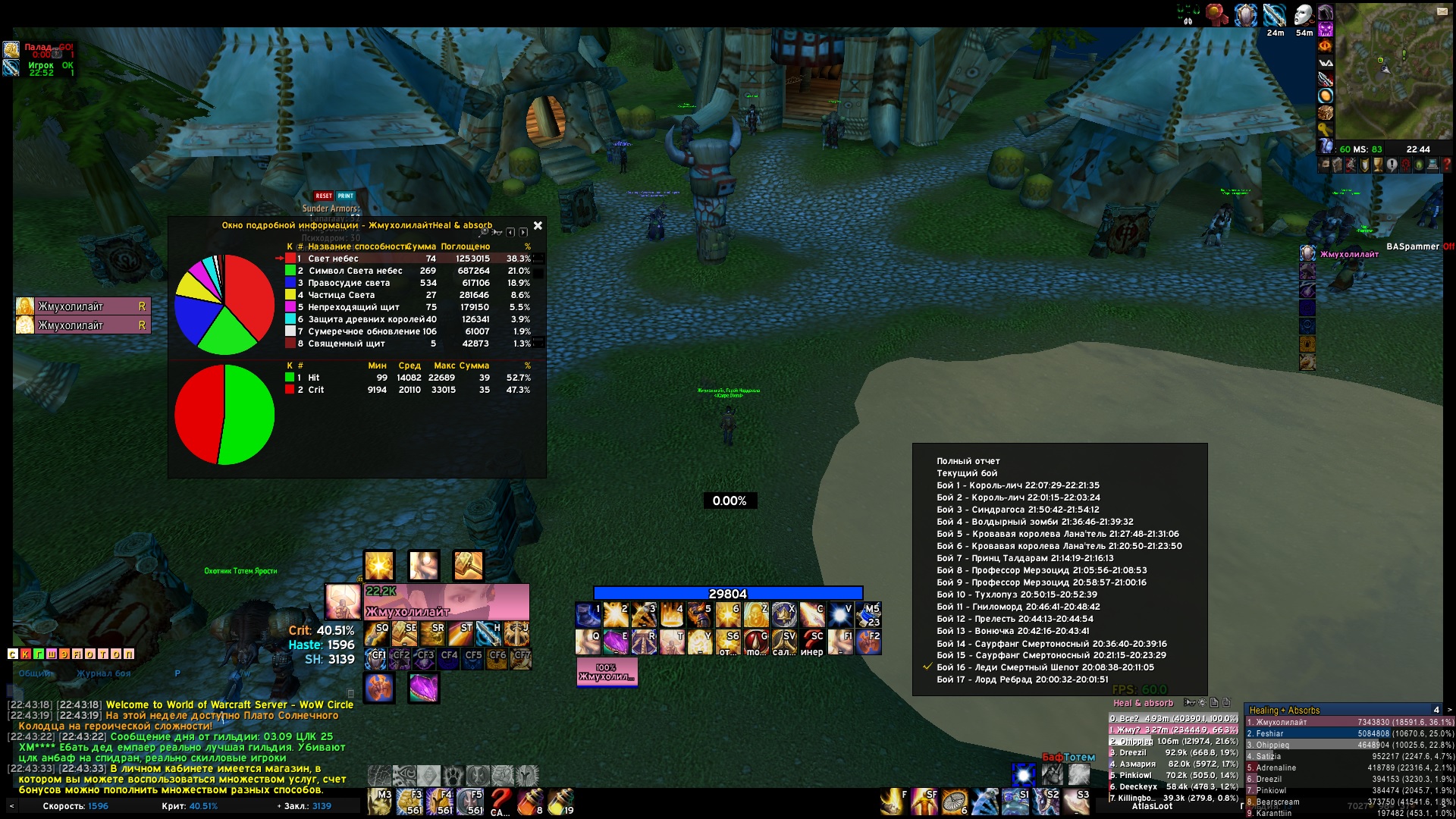Click the RESET button above Sunder Armors
Image resolution: width=1456 pixels, height=819 pixels.
tap(324, 196)
